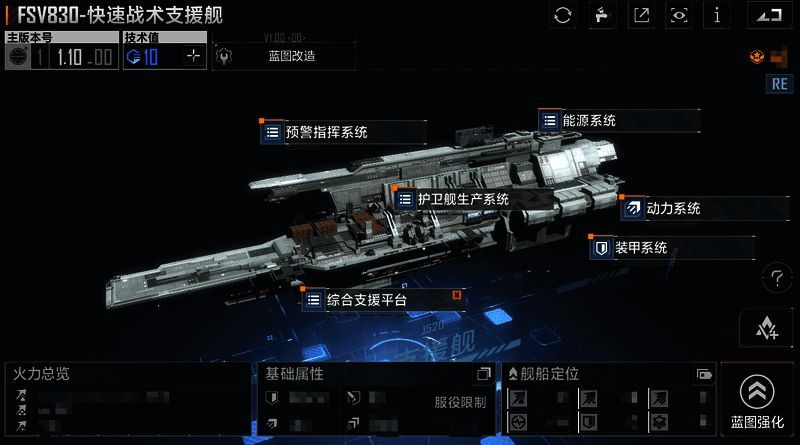
Task: Open the external share arrow icon
Action: (641, 15)
